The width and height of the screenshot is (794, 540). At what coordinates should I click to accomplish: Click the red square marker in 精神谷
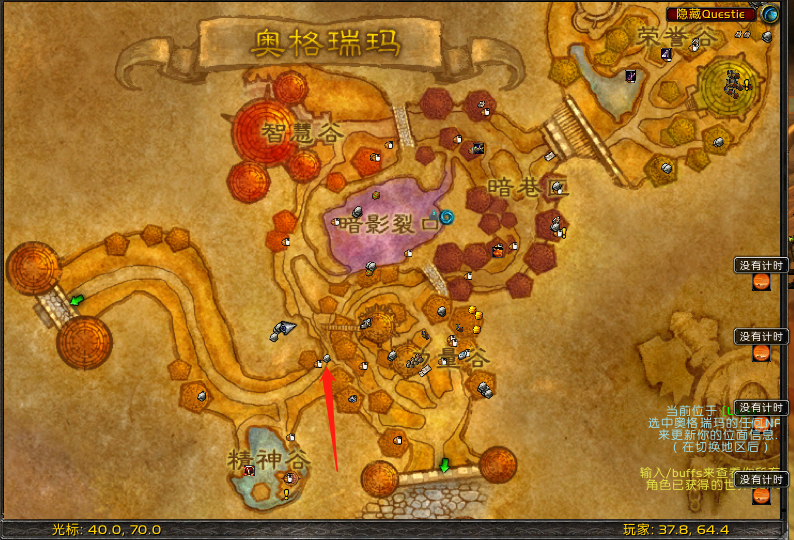point(249,471)
